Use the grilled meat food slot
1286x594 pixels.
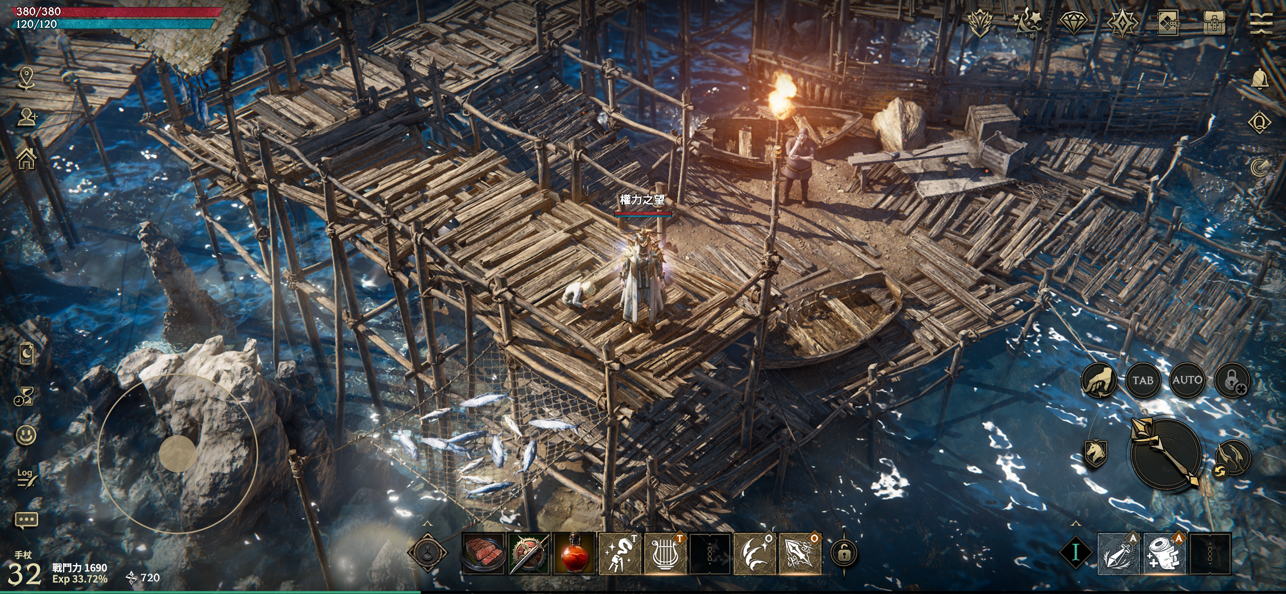click(x=483, y=553)
